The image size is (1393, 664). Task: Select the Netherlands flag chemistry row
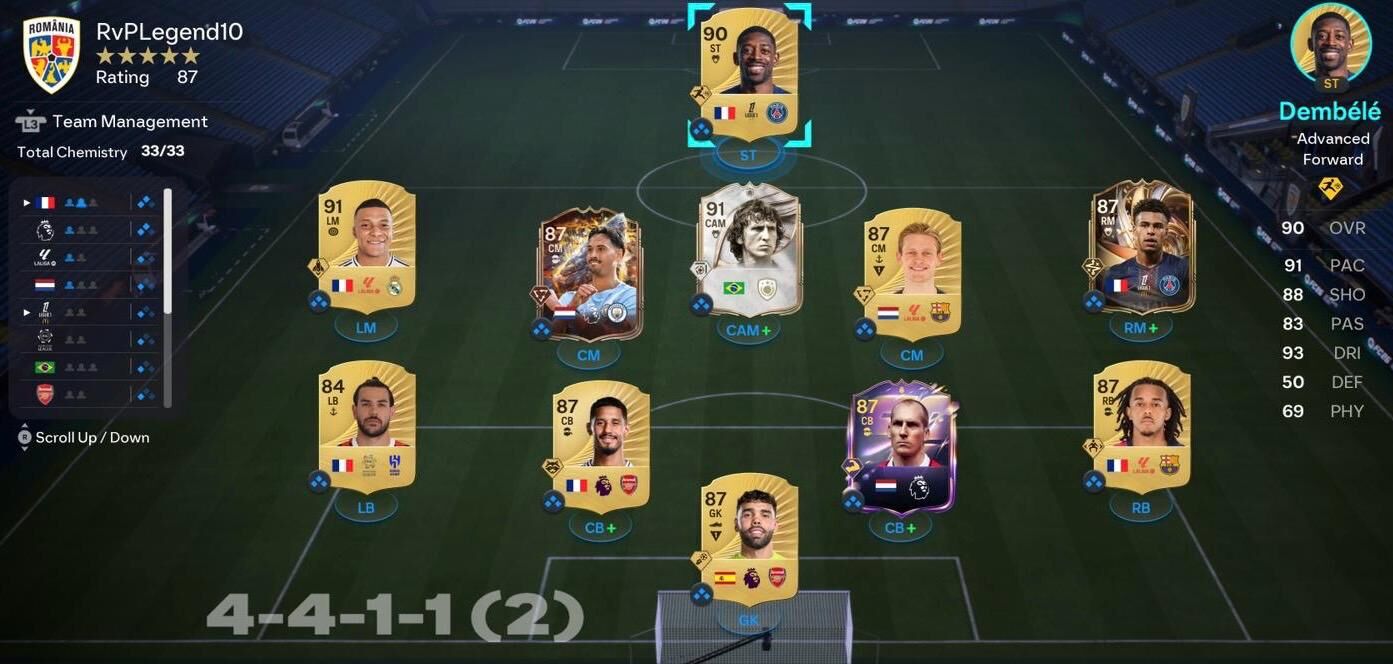(x=88, y=285)
